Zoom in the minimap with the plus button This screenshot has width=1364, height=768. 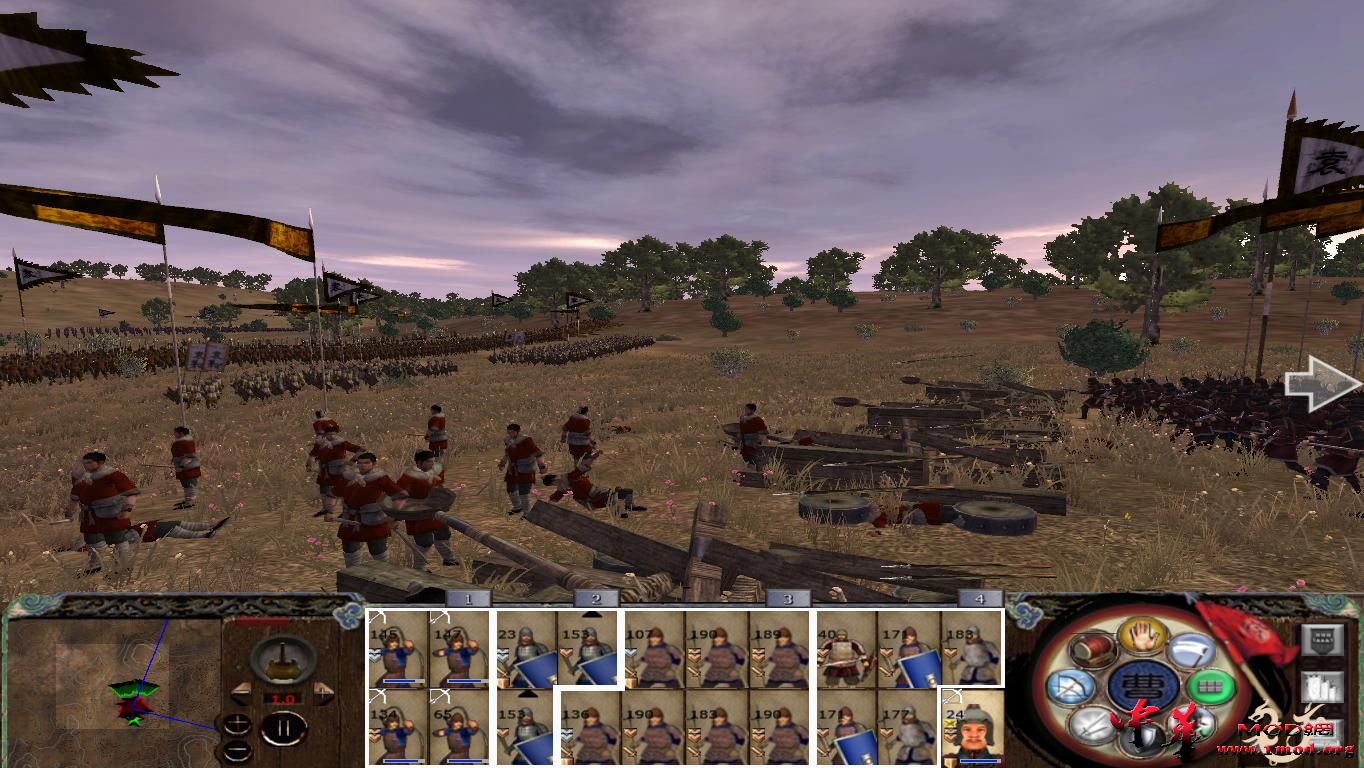coord(237,724)
